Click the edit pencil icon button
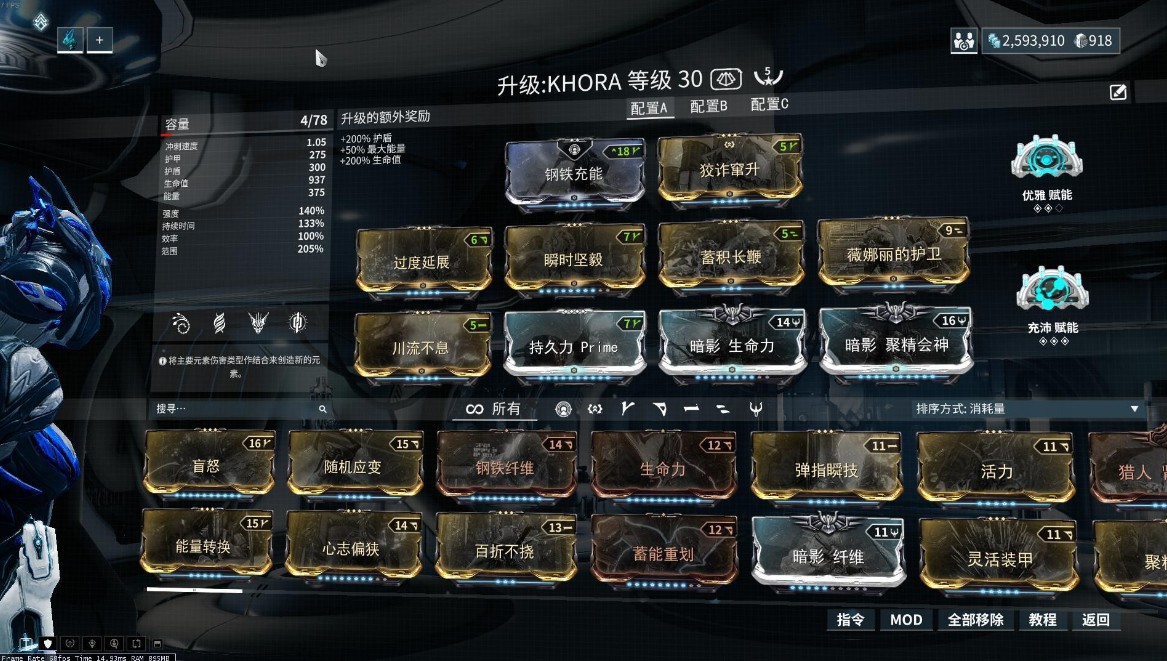The height and width of the screenshot is (661, 1167). pyautogui.click(x=1118, y=93)
